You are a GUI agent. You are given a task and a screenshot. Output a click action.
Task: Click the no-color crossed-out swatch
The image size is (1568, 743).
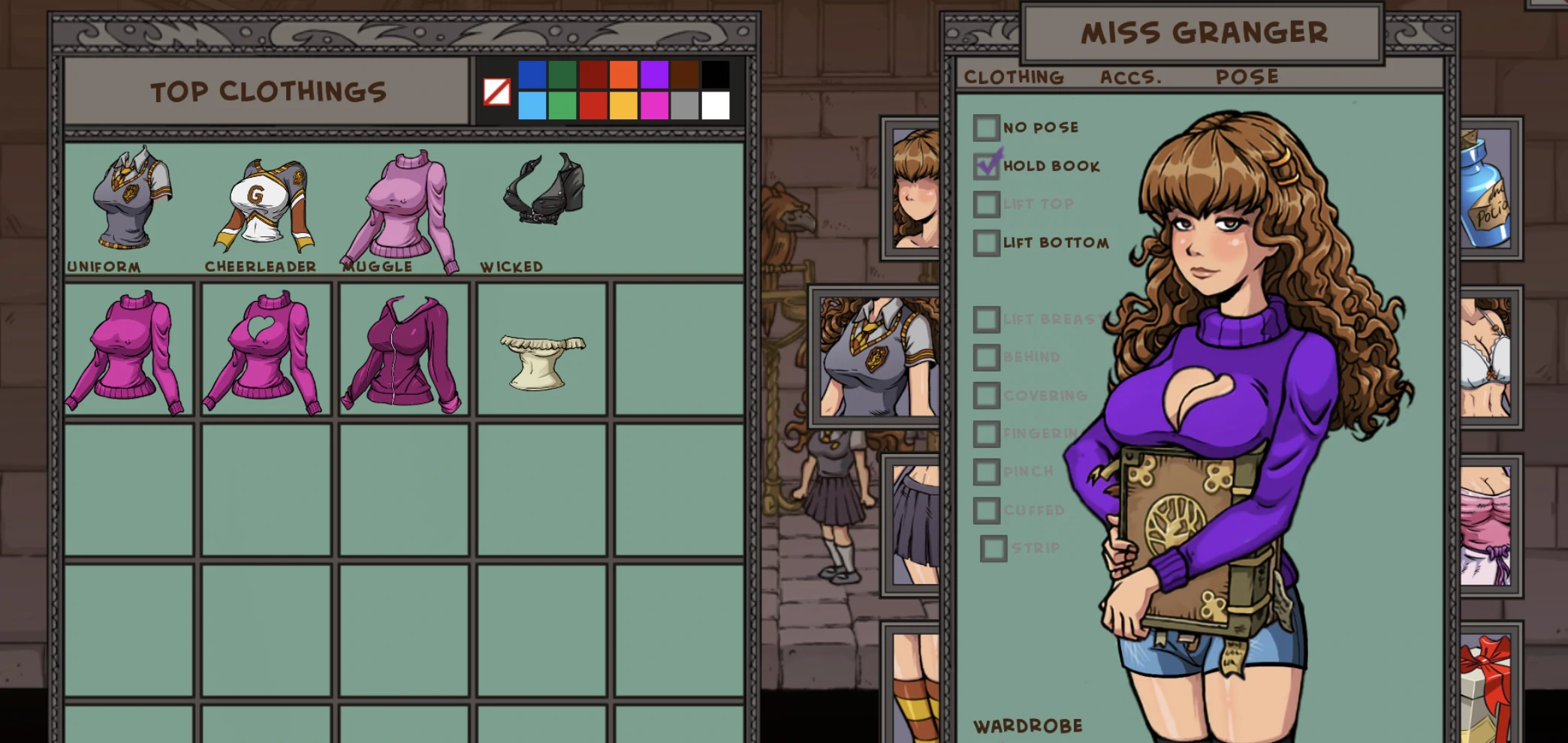point(496,92)
